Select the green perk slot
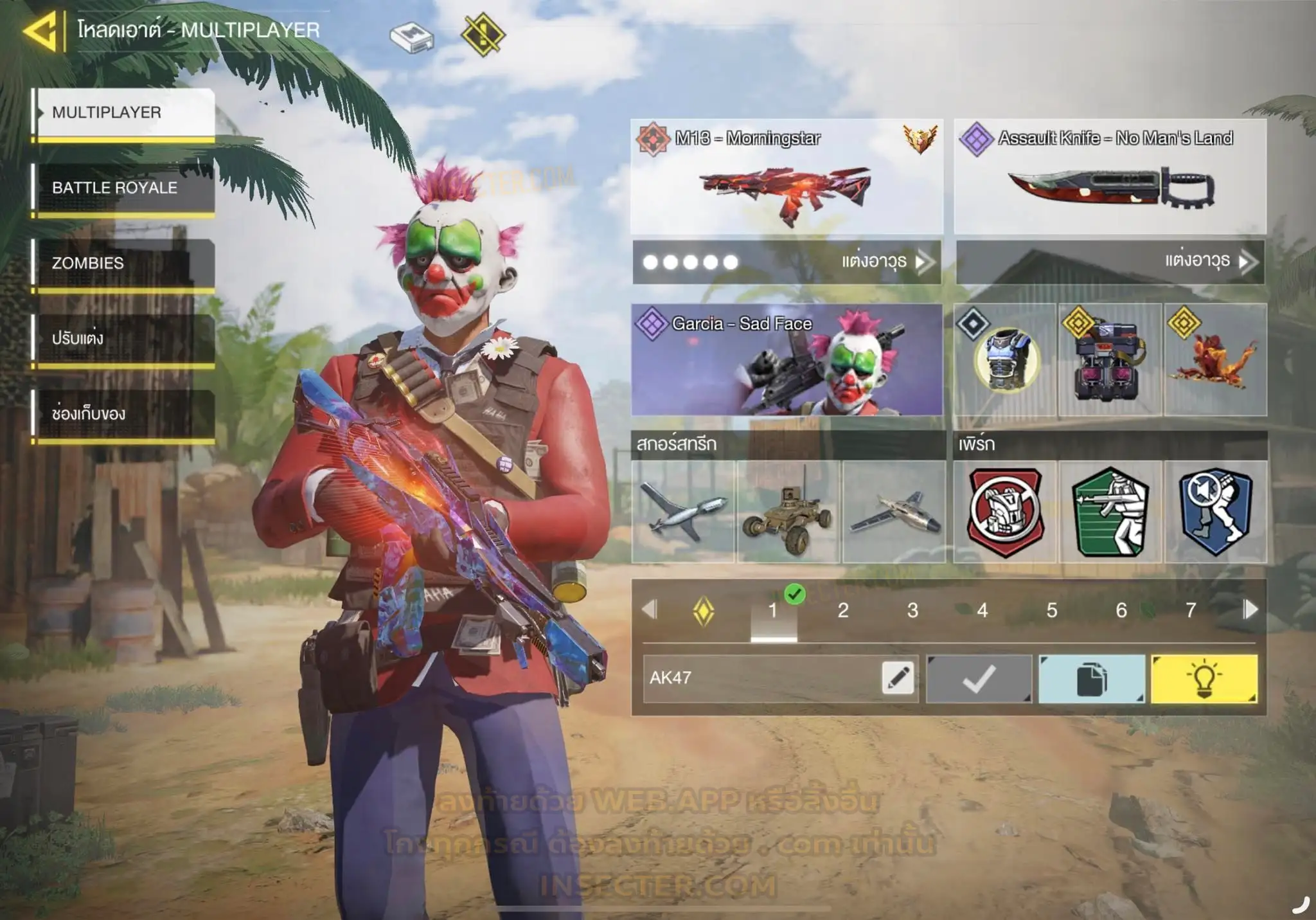The width and height of the screenshot is (1316, 920). coord(1110,512)
